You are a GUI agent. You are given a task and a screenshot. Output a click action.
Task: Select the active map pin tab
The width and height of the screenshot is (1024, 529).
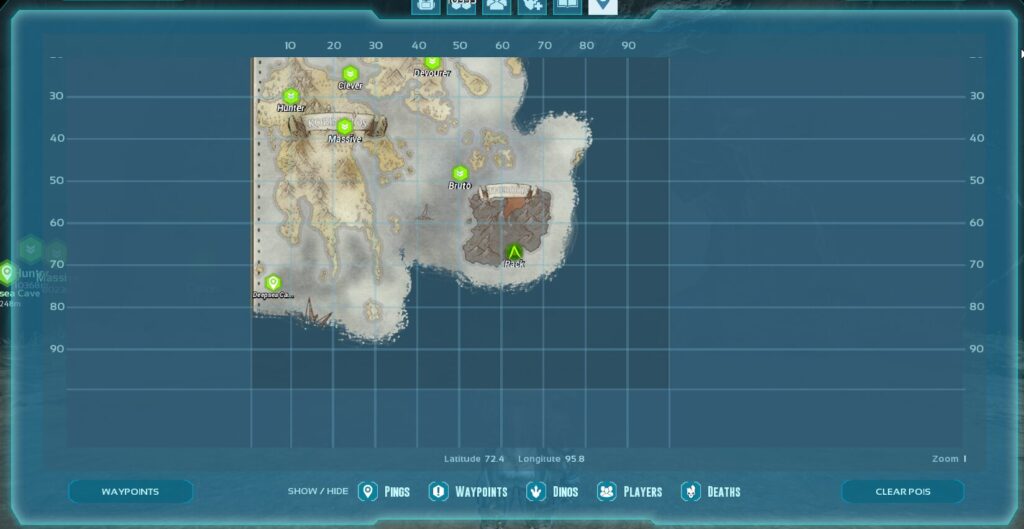[602, 6]
